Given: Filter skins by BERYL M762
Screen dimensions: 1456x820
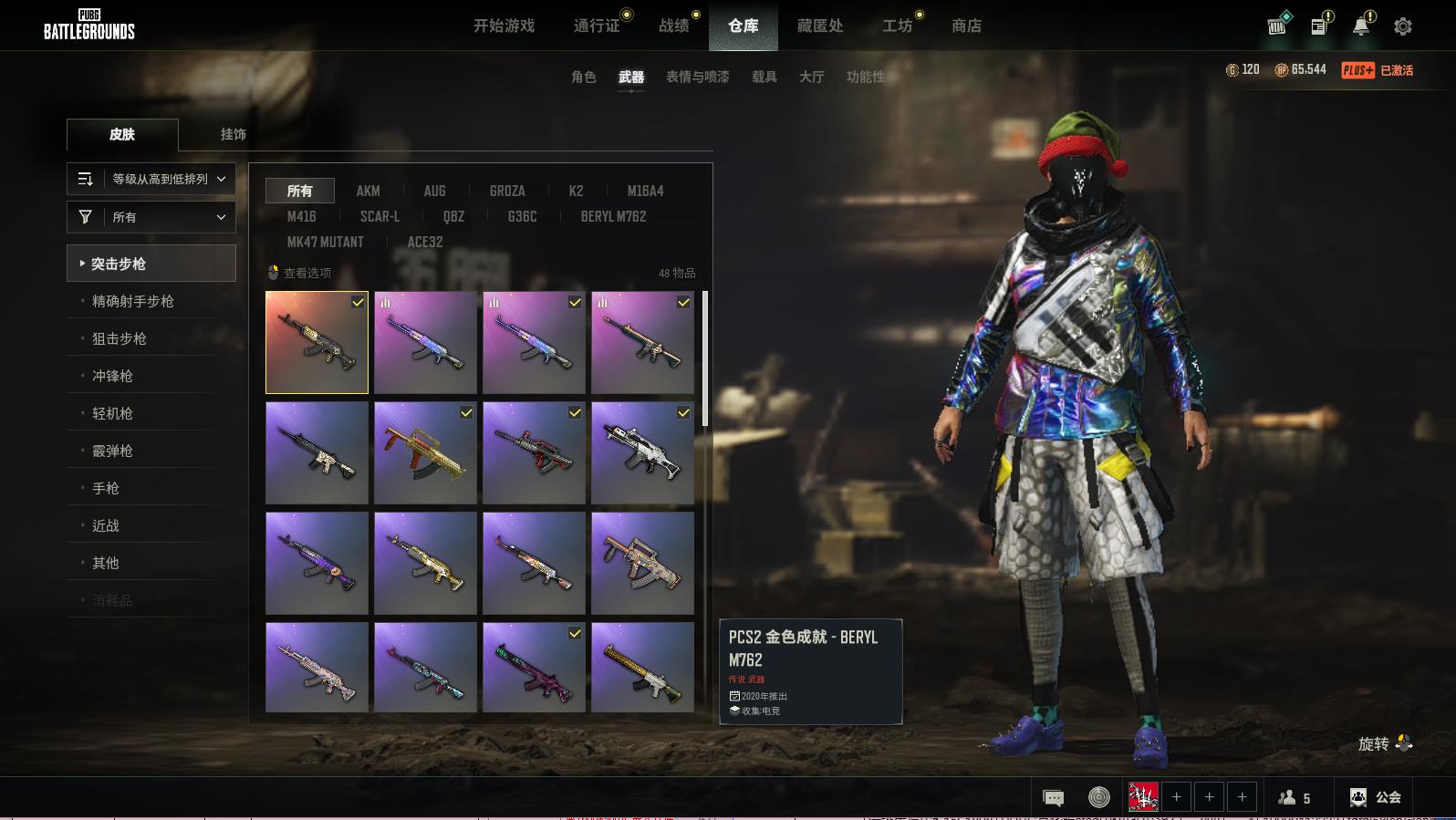Looking at the screenshot, I should [x=613, y=216].
